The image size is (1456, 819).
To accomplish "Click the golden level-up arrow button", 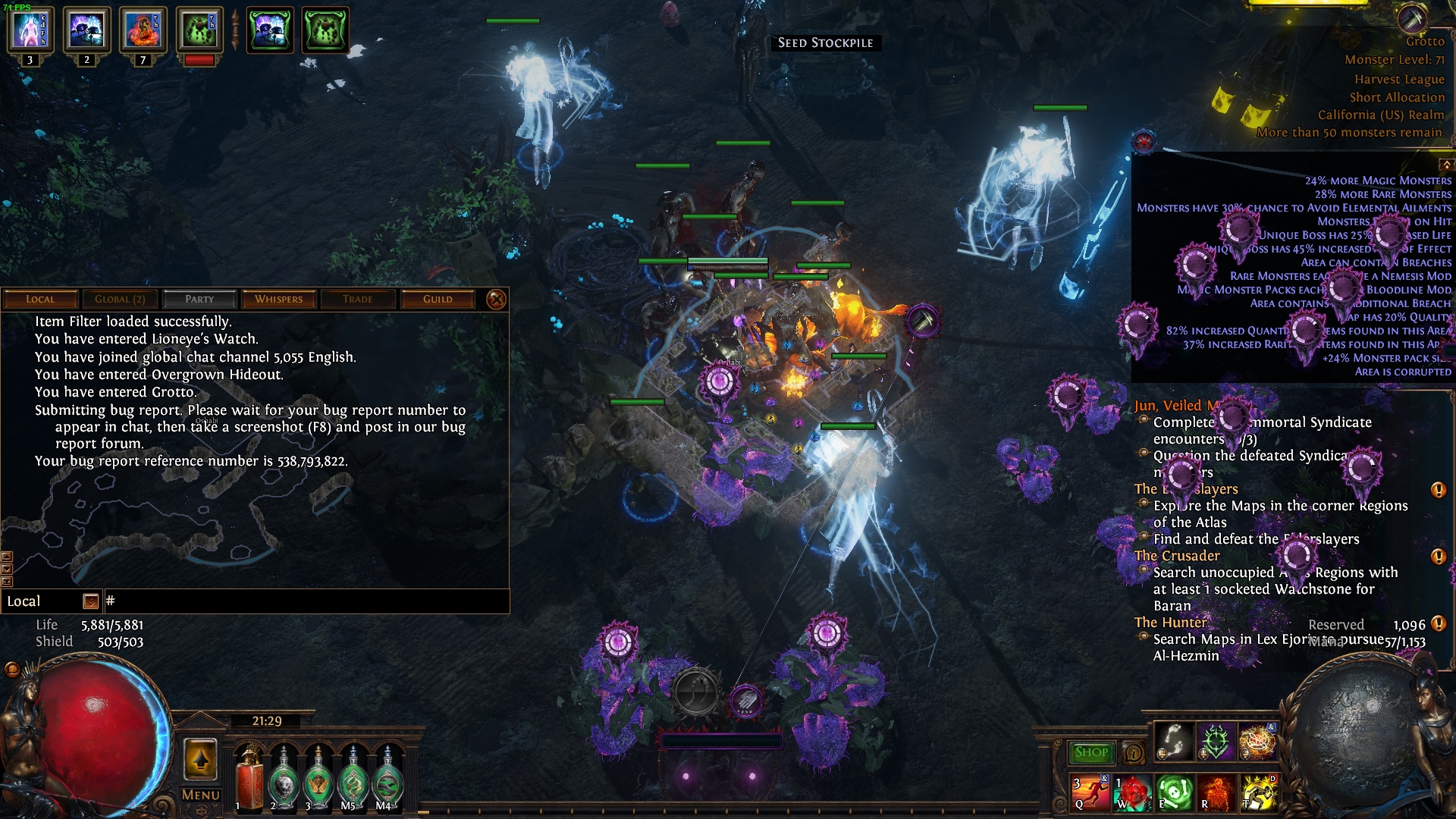I will (201, 759).
